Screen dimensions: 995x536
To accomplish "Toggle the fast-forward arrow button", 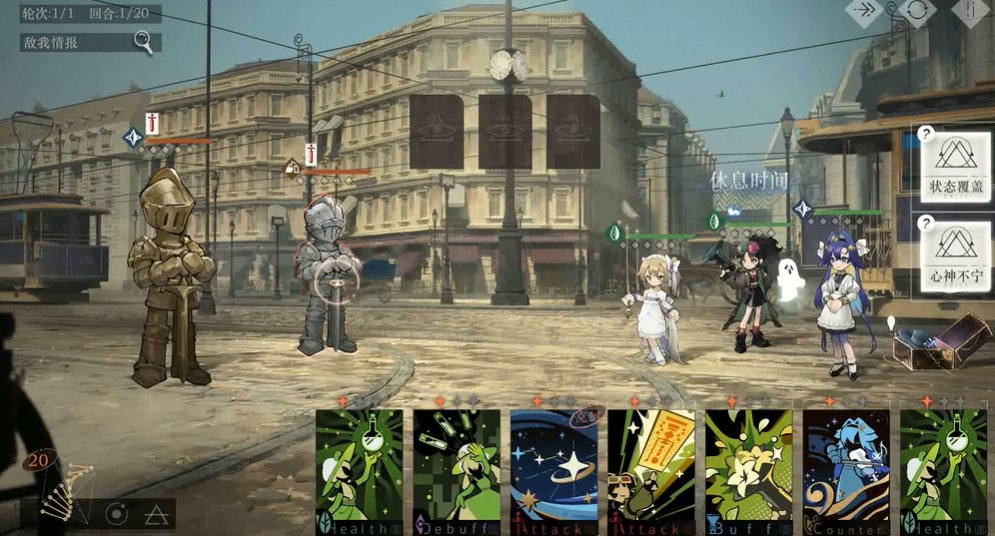I will pos(865,11).
